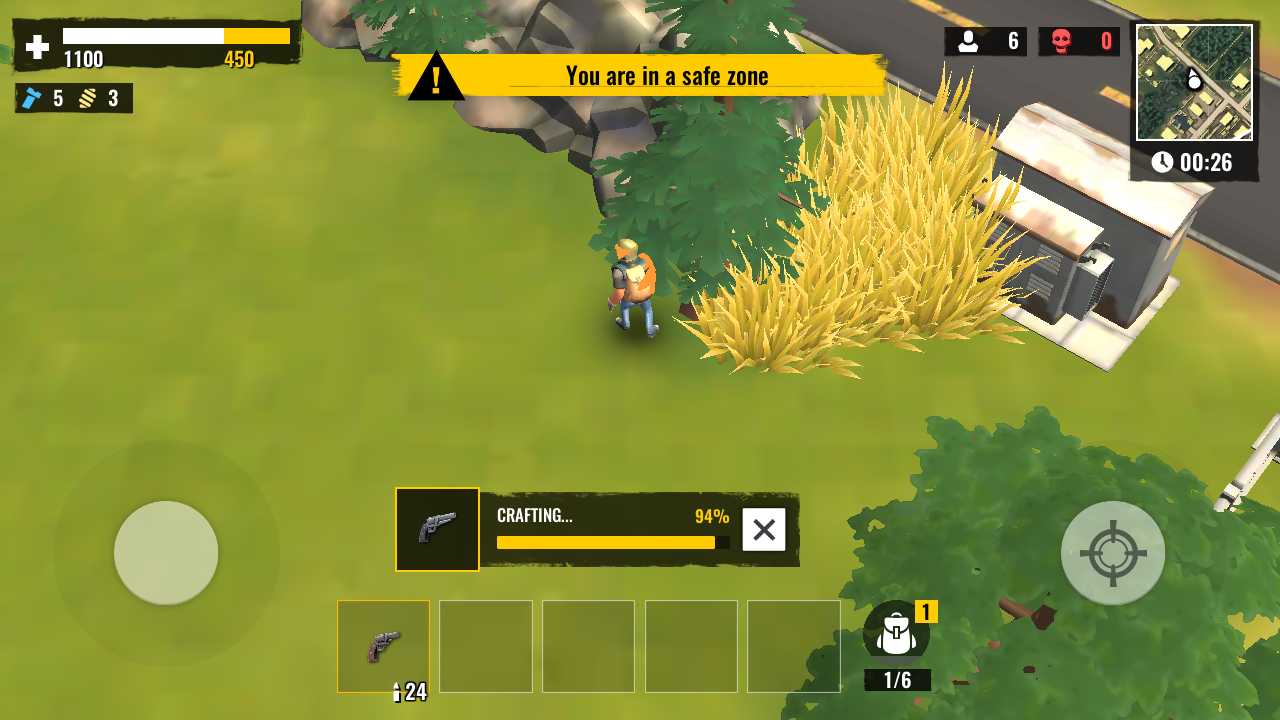1280x720 pixels.
Task: Tap the crosshair fire button
Action: click(1112, 553)
